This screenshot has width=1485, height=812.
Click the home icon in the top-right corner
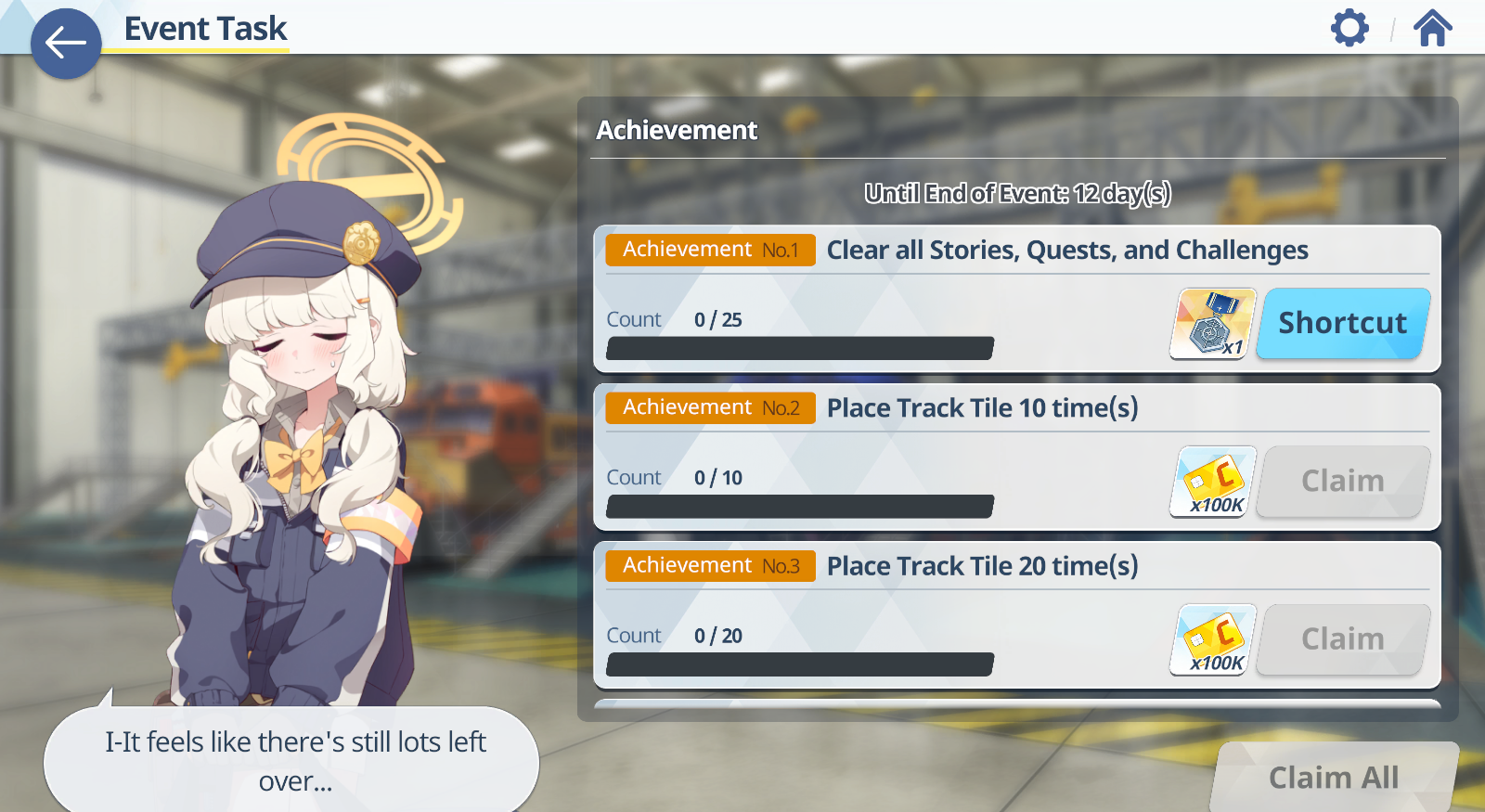1433,28
